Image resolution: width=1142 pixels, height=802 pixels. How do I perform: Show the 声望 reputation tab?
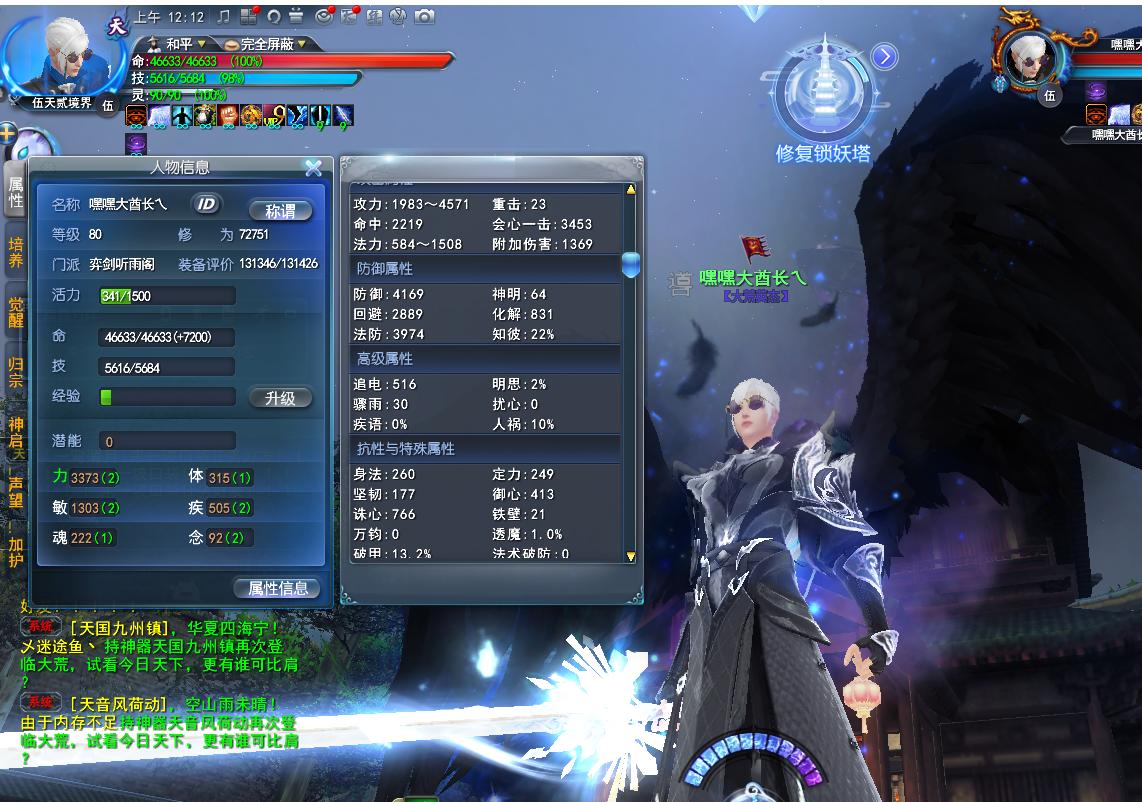15,492
